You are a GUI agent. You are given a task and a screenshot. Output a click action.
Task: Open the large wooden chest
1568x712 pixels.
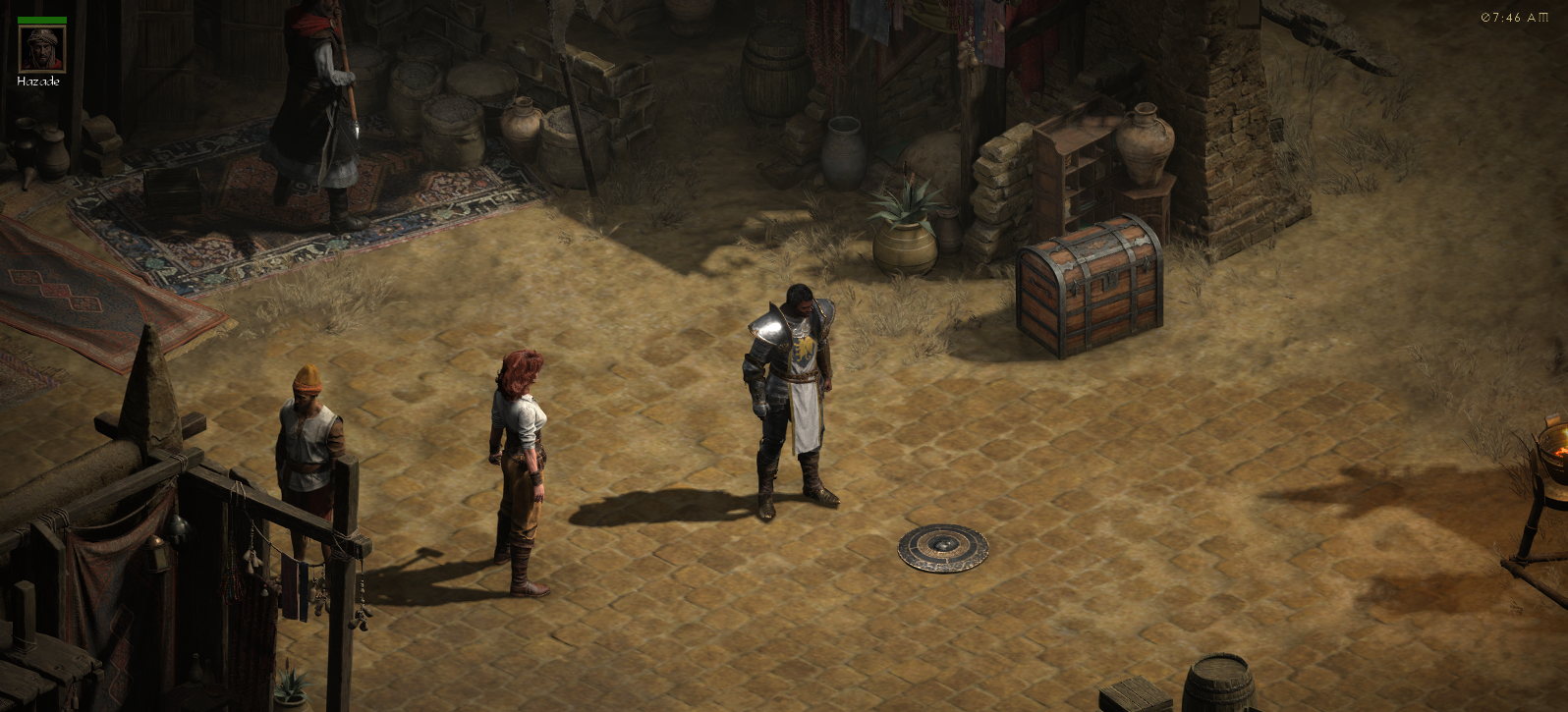pyautogui.click(x=1089, y=285)
